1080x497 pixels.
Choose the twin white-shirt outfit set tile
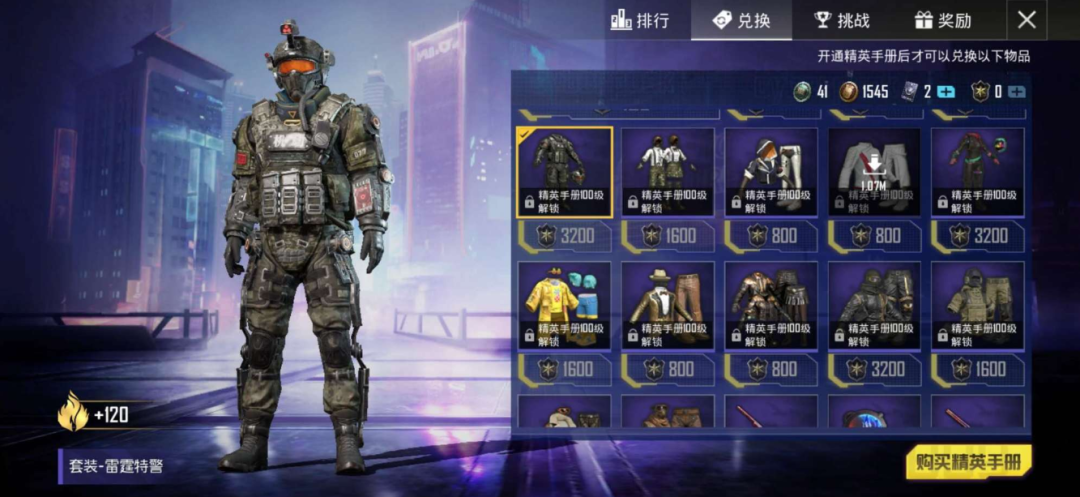[x=668, y=171]
